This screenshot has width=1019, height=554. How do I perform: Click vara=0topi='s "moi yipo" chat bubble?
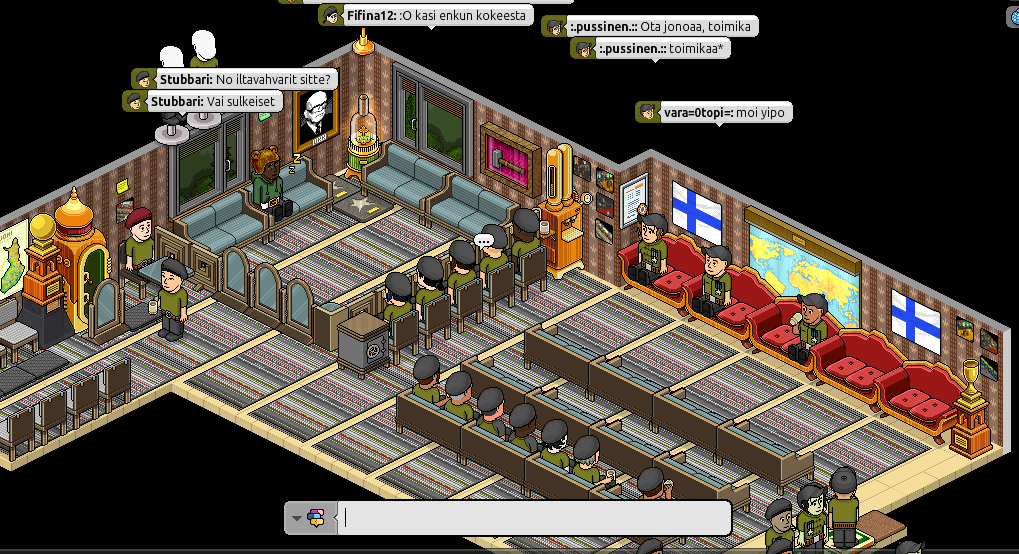coord(714,113)
